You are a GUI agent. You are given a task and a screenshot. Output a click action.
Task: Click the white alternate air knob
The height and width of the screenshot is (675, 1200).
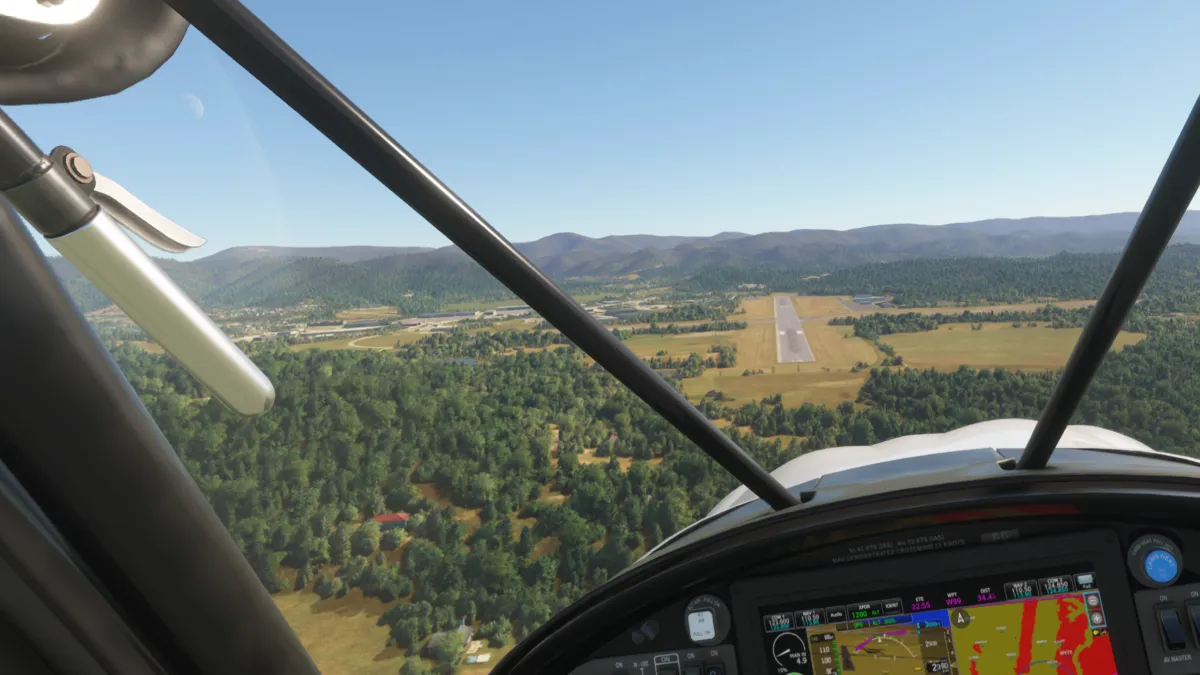(x=701, y=625)
